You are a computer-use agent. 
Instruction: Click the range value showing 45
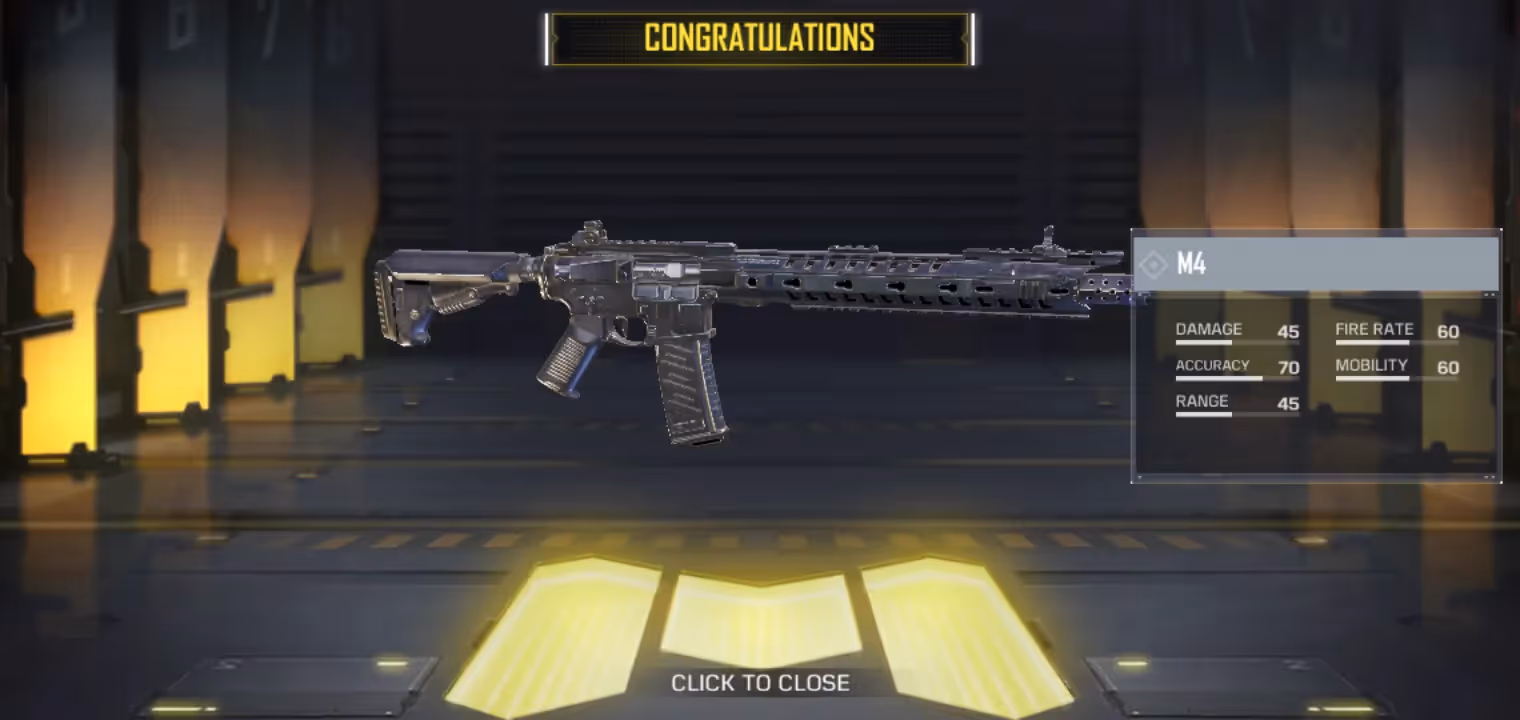[1288, 404]
